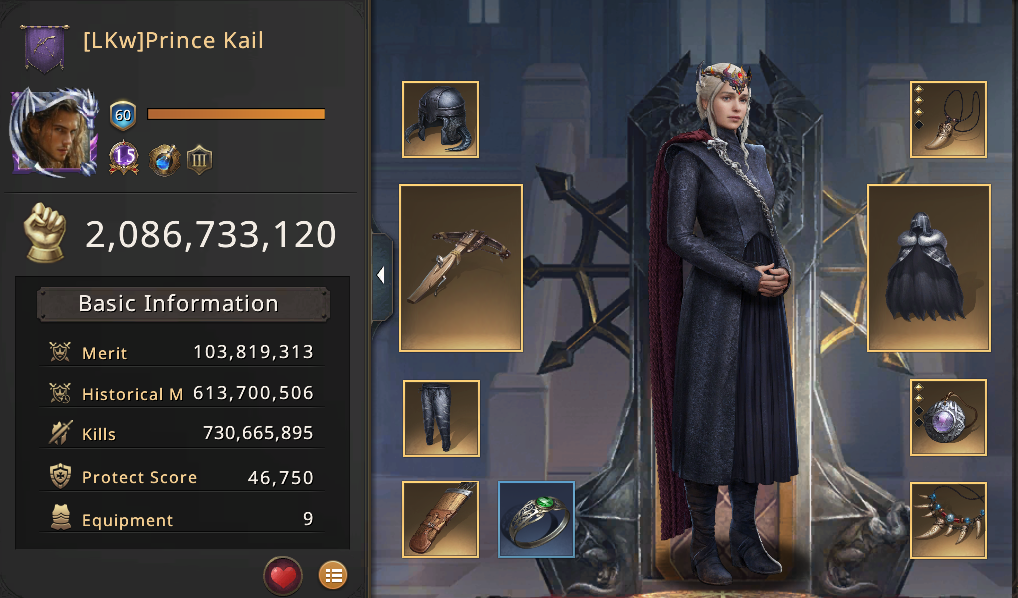The image size is (1018, 598).
Task: Select the iron helmet equipment slot
Action: 440,120
